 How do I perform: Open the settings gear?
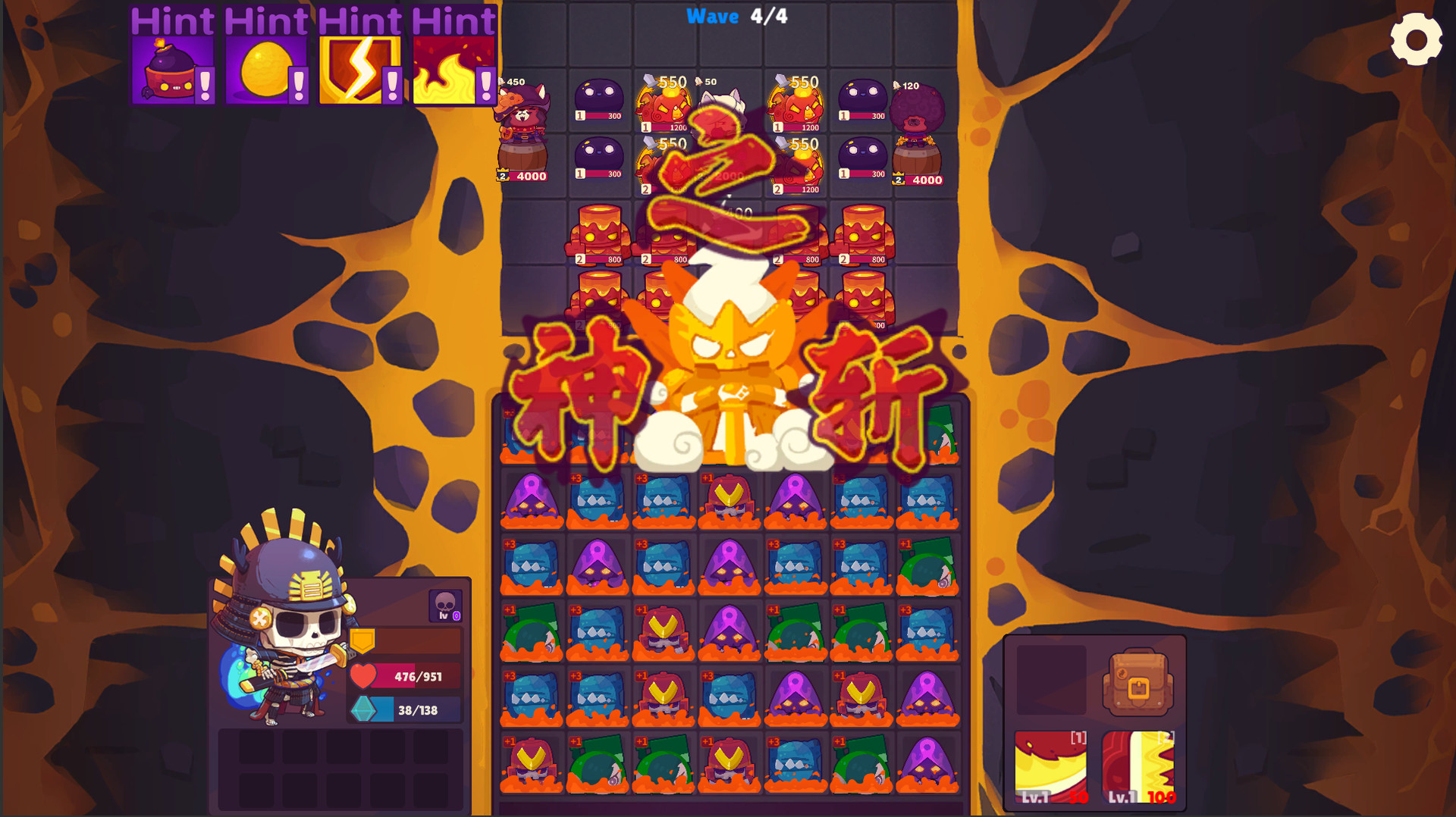click(1417, 38)
